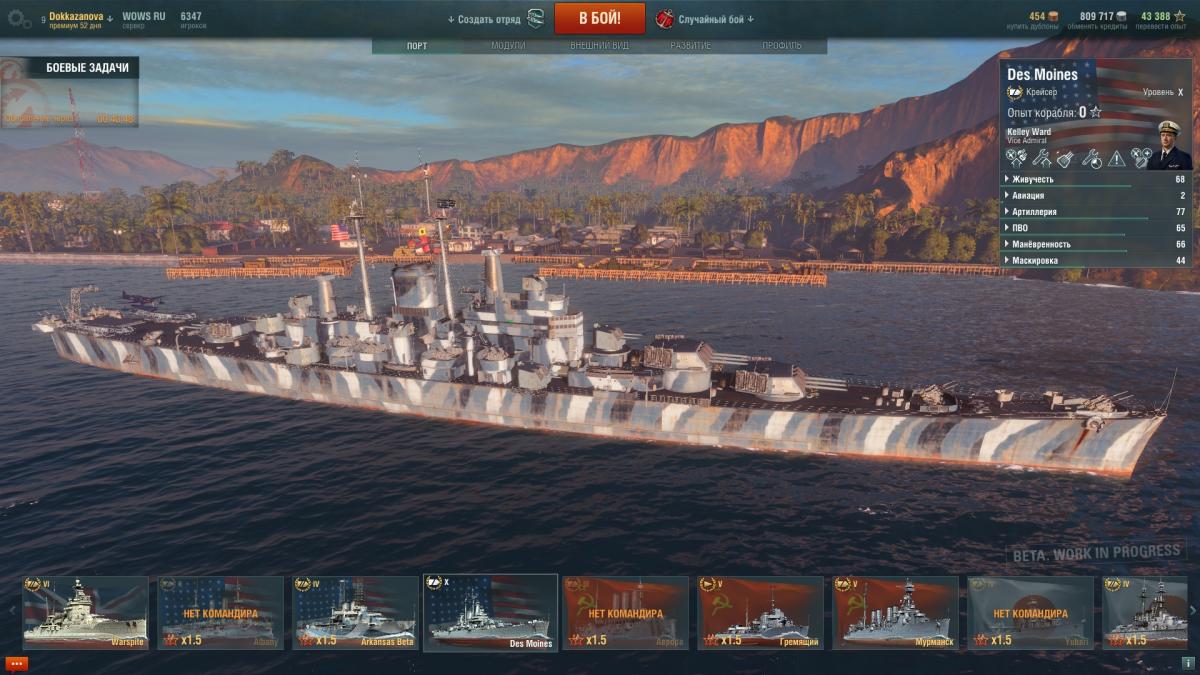Open the red chat button

[17, 663]
